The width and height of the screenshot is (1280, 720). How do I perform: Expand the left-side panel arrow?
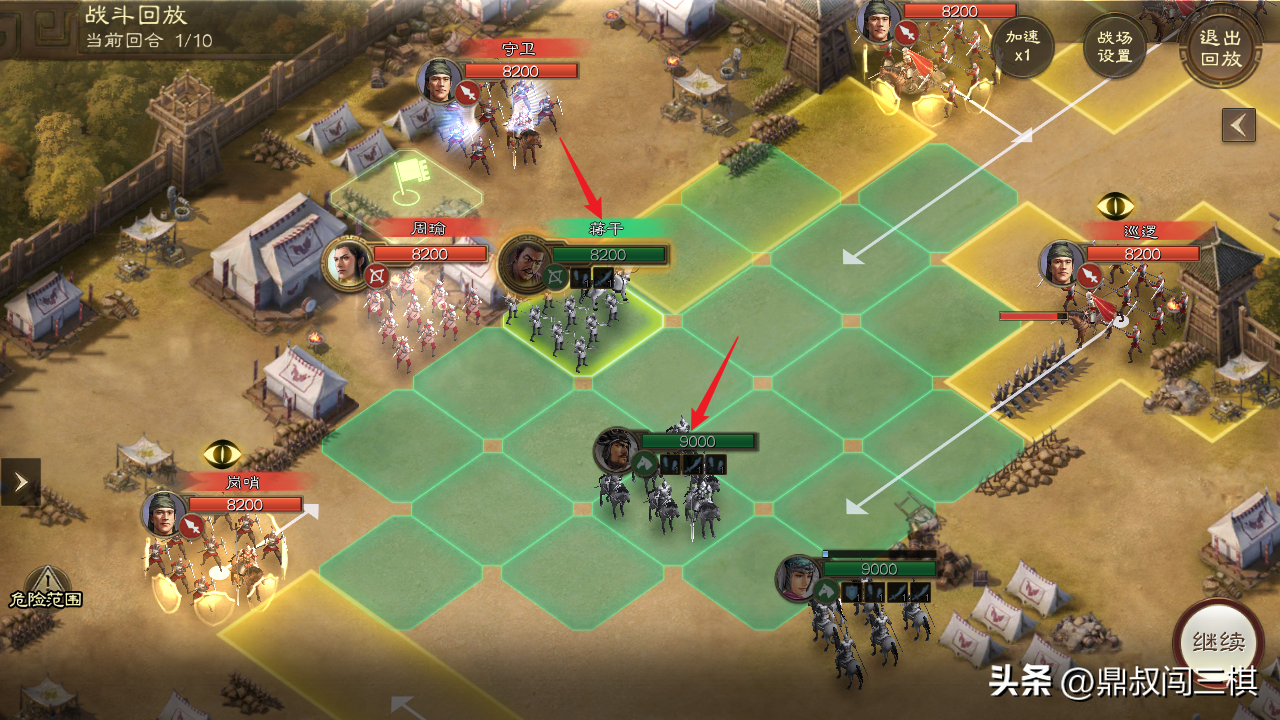21,482
